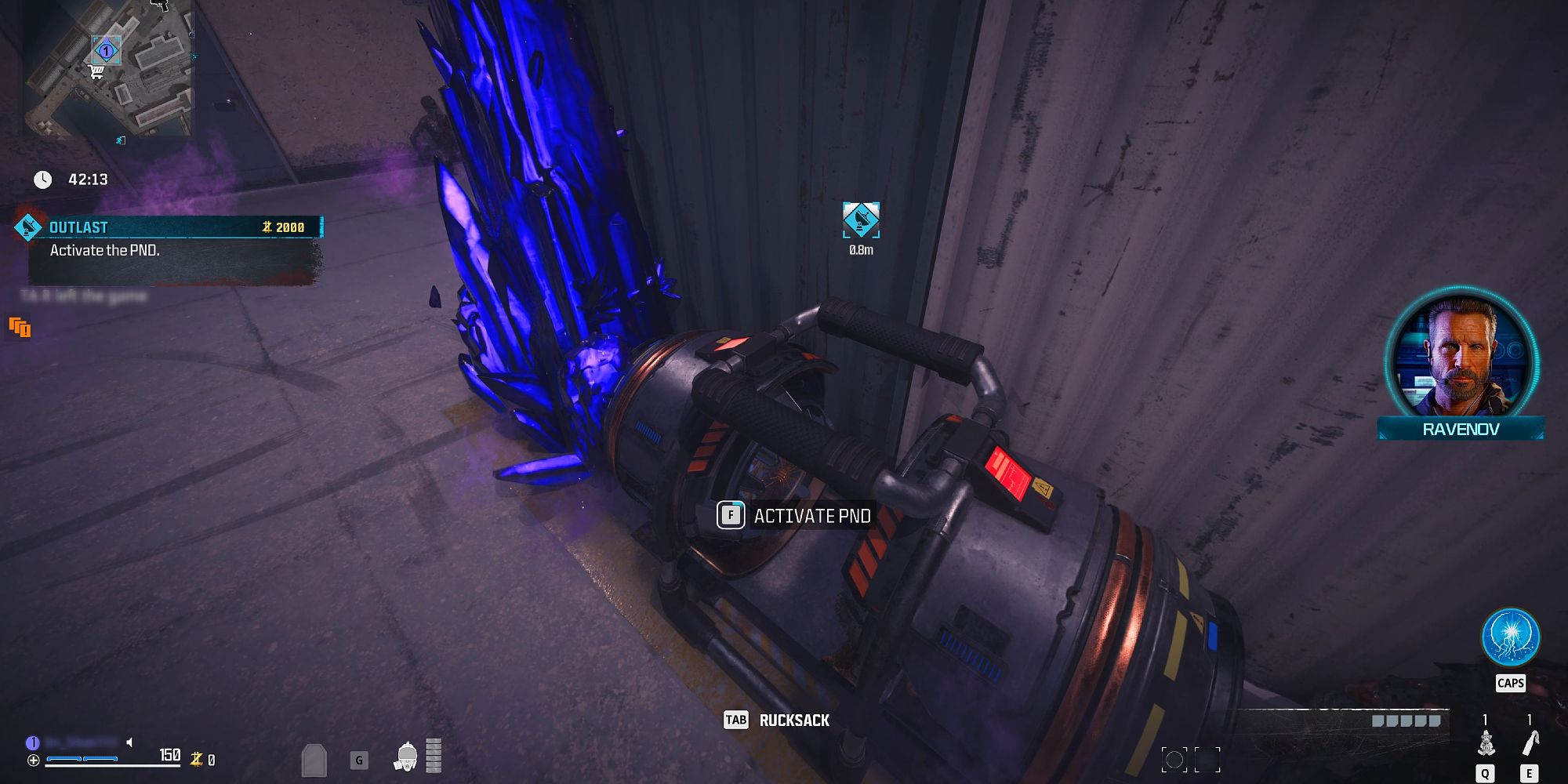1568x784 pixels.
Task: Toggle the speaker mute icon next to player name
Action: (x=129, y=742)
